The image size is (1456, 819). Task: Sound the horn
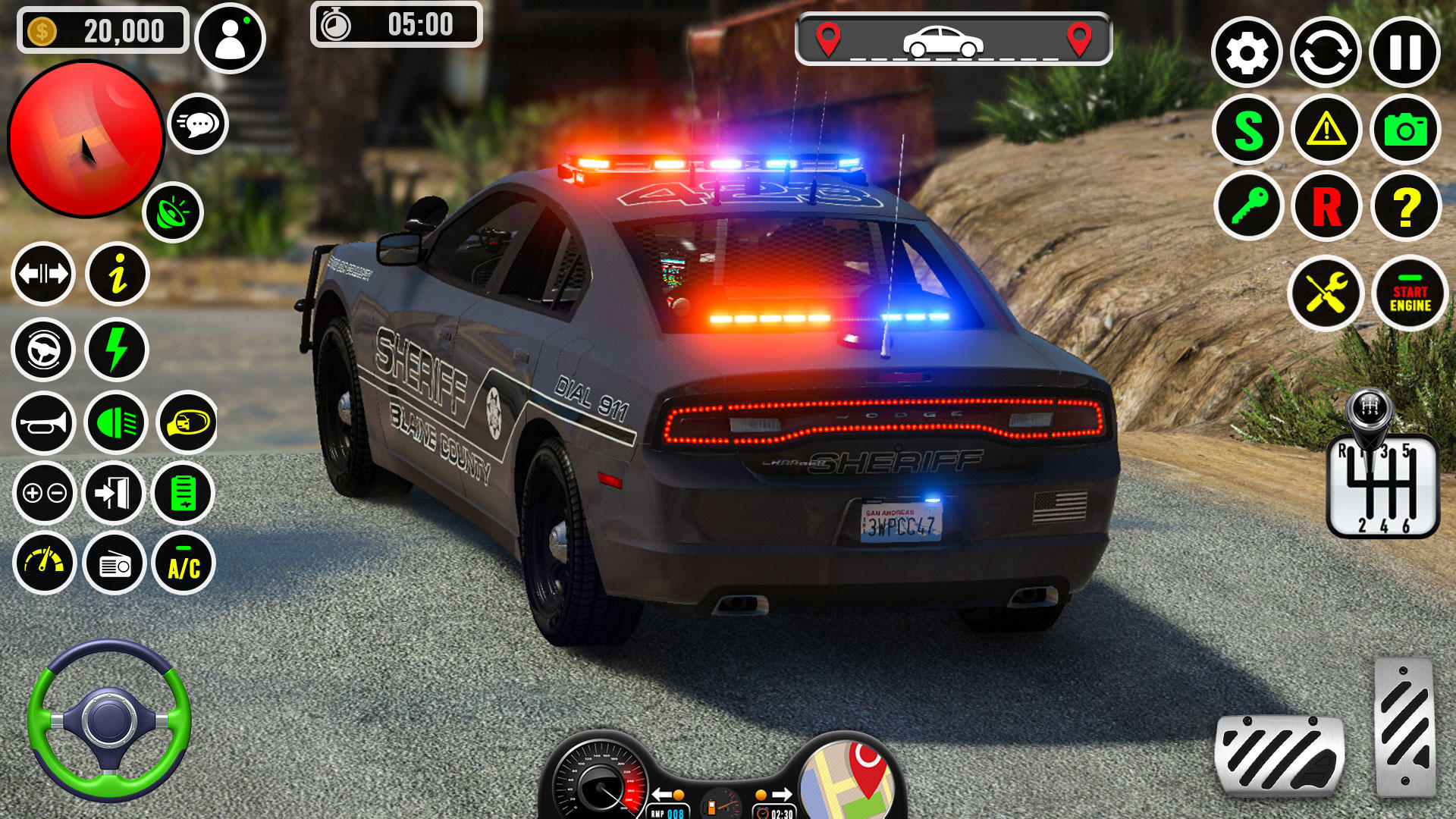[x=43, y=422]
